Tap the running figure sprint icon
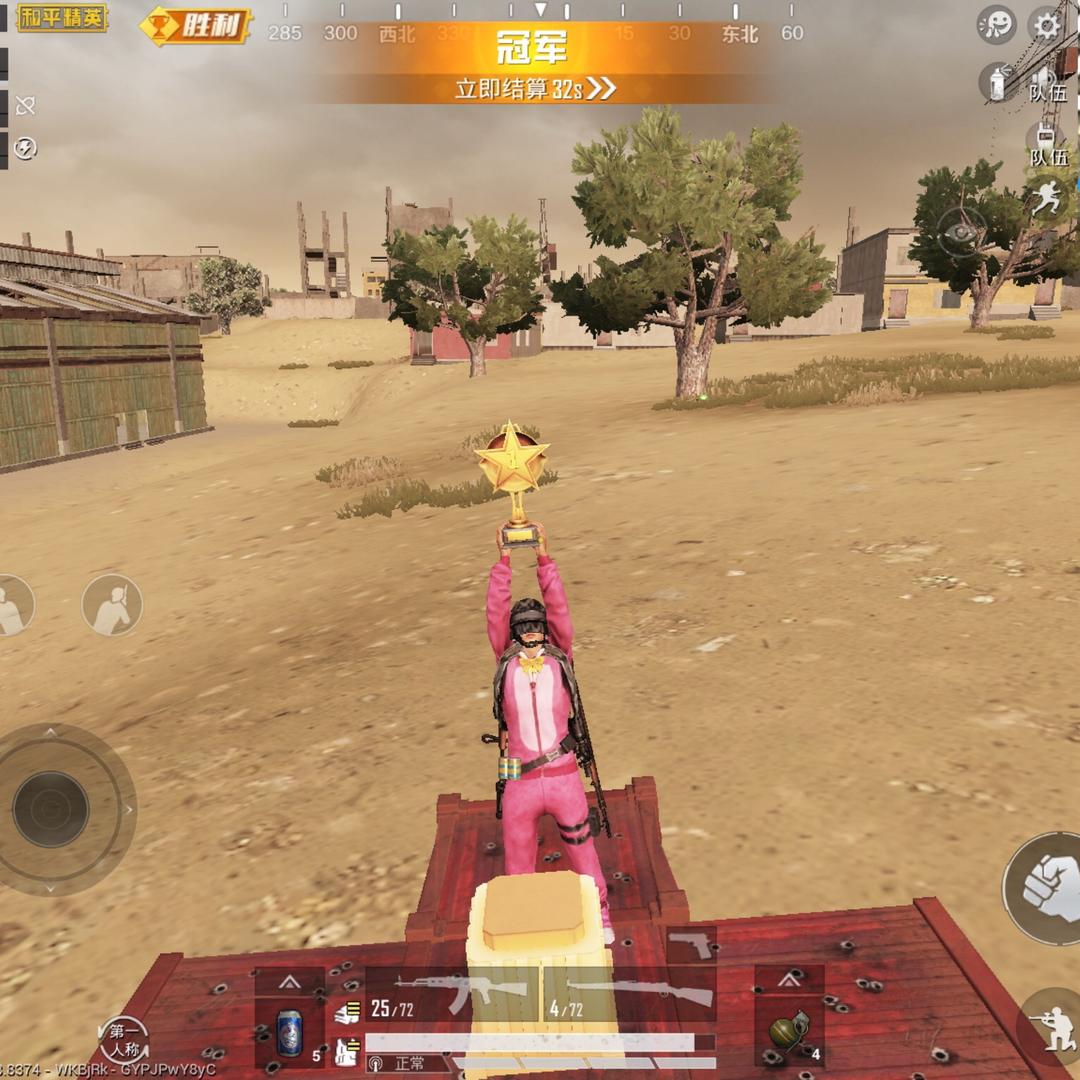The image size is (1080, 1080). (x=1046, y=199)
